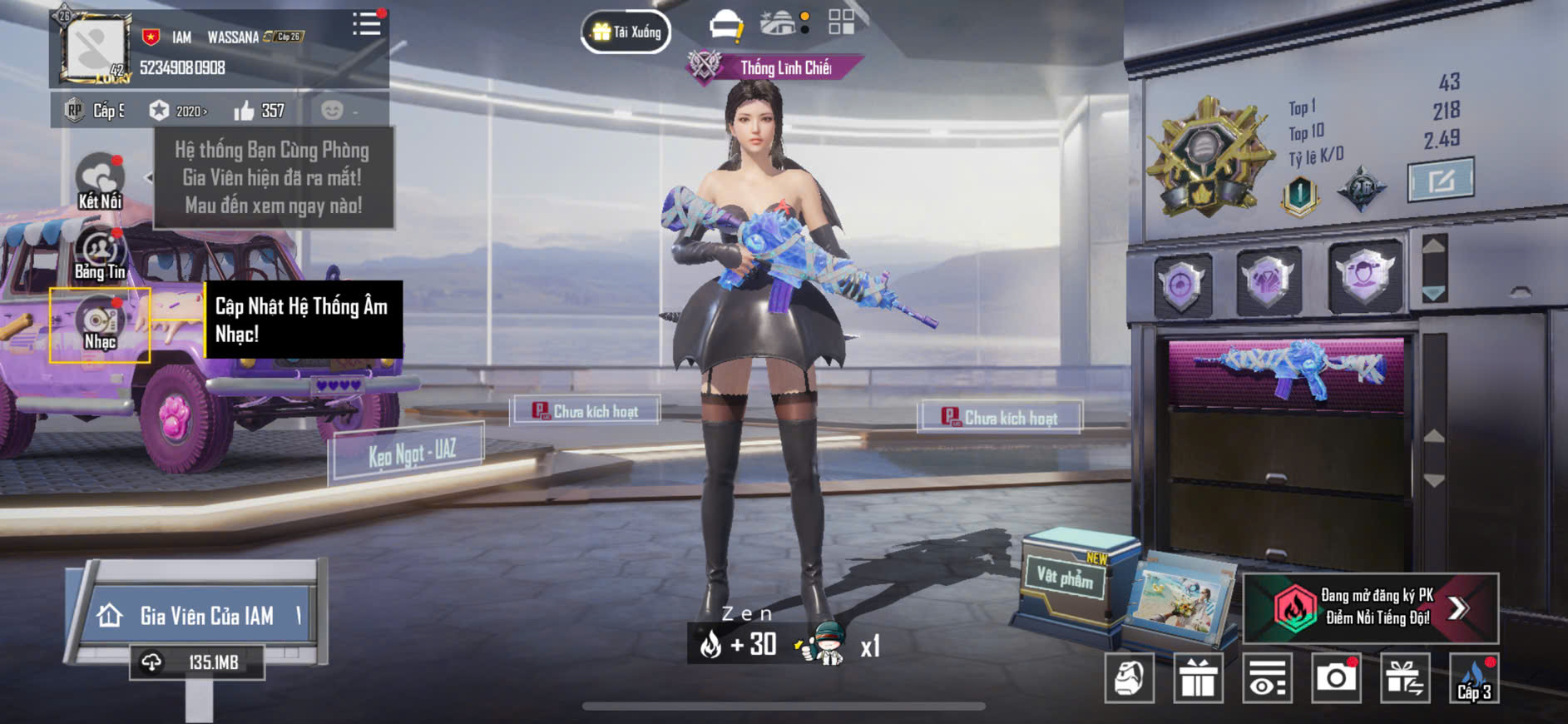Open the Bảng Tin news feed
Image resolution: width=1568 pixels, height=724 pixels.
pyautogui.click(x=100, y=254)
